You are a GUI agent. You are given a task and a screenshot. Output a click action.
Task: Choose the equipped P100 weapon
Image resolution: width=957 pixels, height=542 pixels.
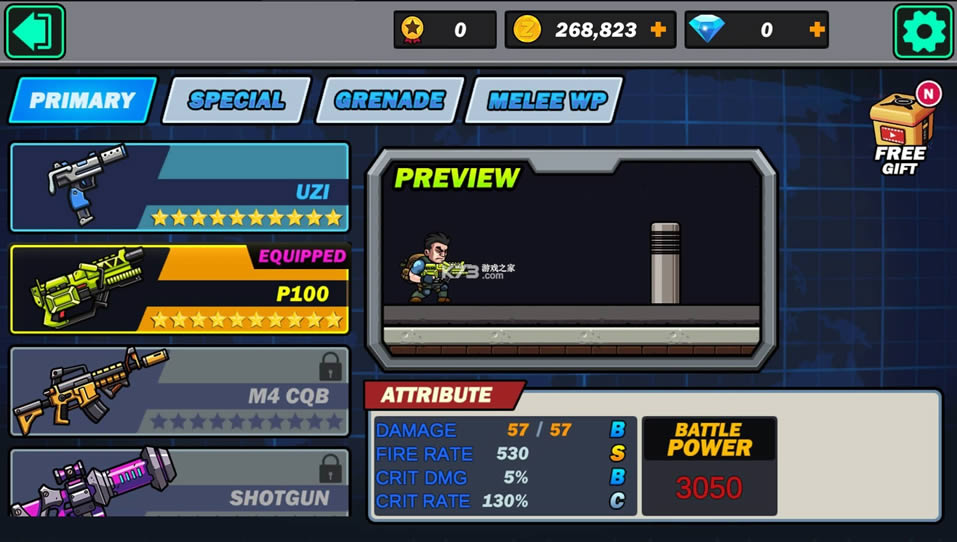(x=180, y=289)
